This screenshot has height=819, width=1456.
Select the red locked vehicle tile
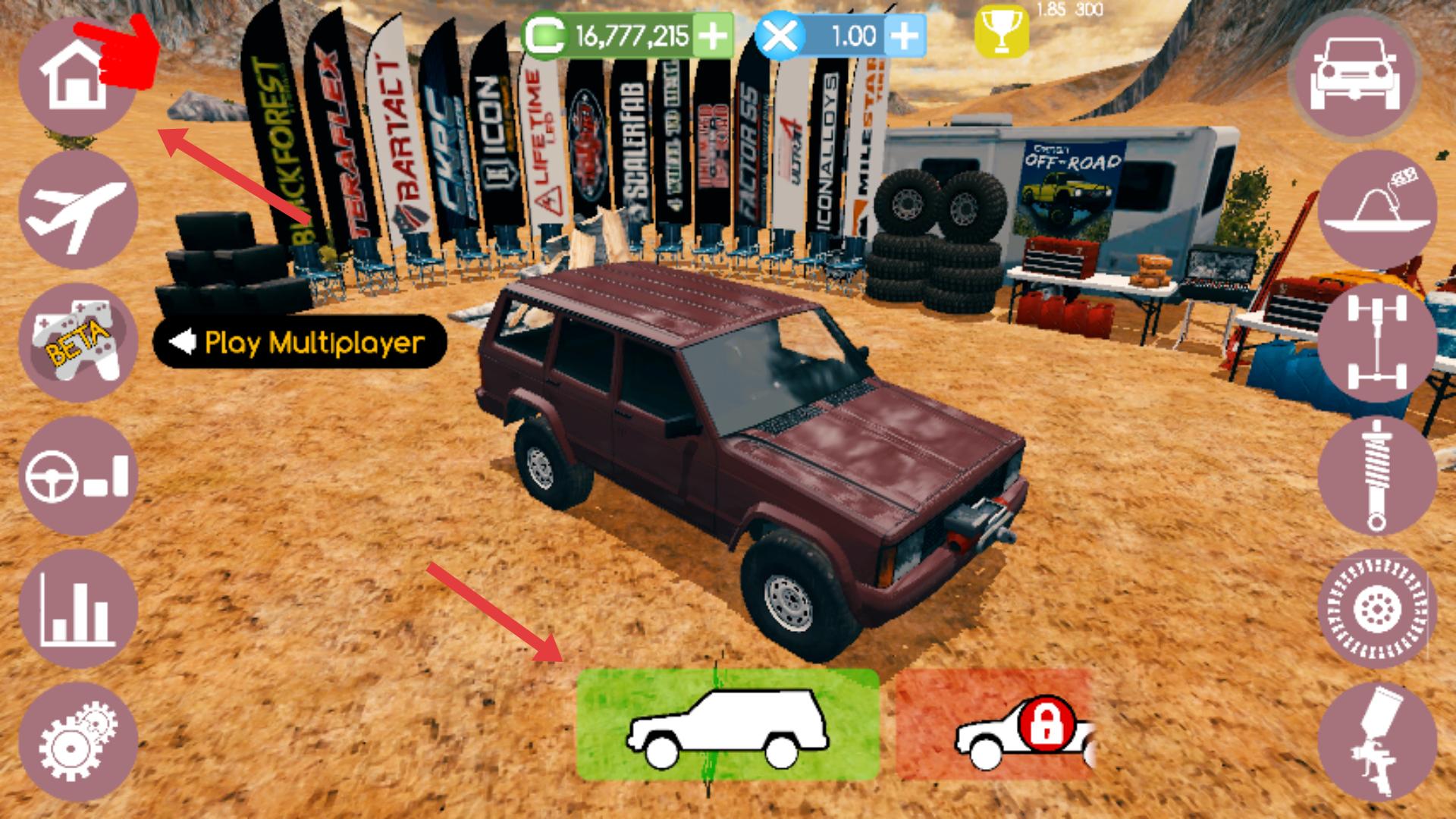pyautogui.click(x=995, y=725)
